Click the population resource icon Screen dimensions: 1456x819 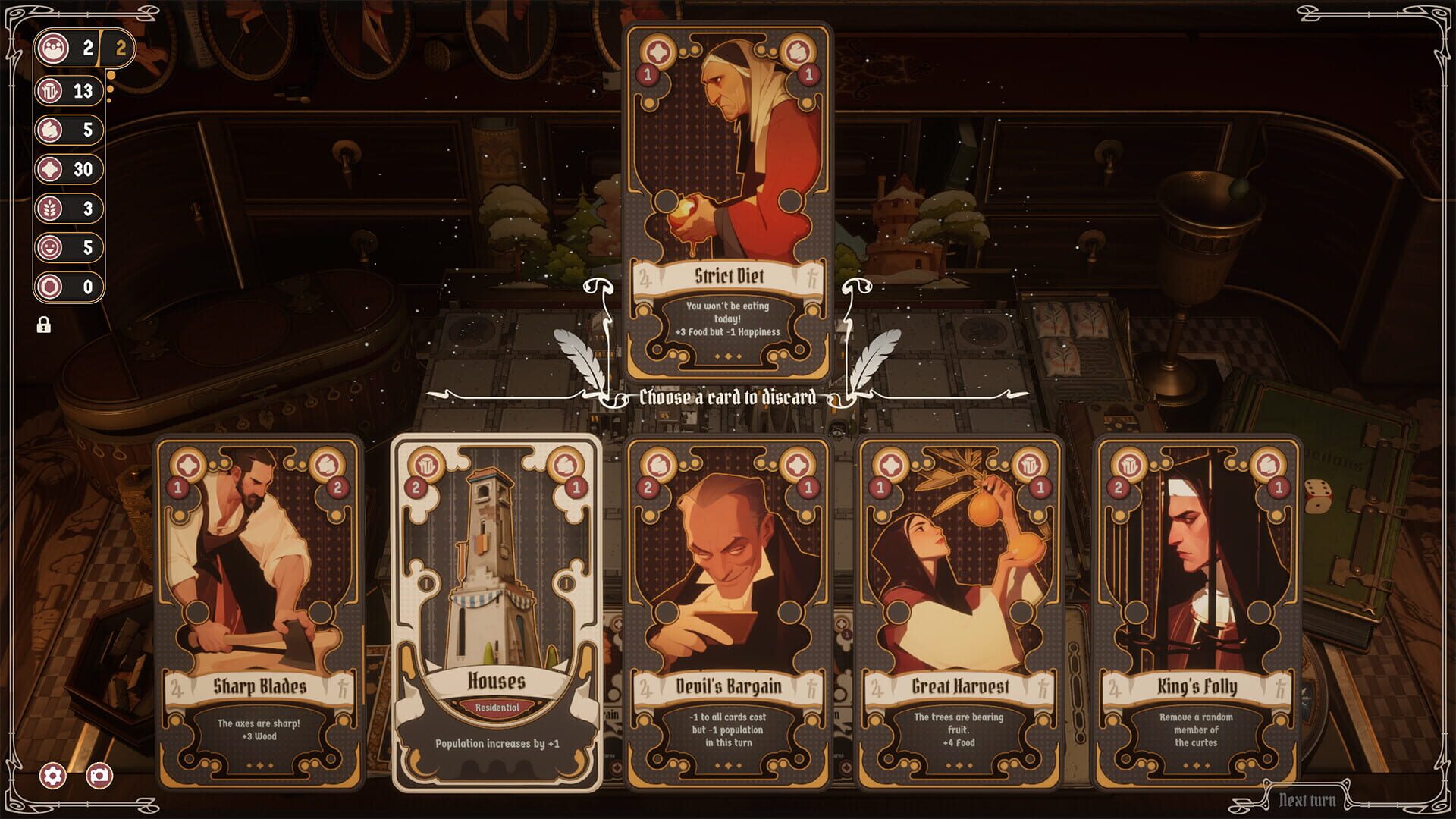[52, 49]
